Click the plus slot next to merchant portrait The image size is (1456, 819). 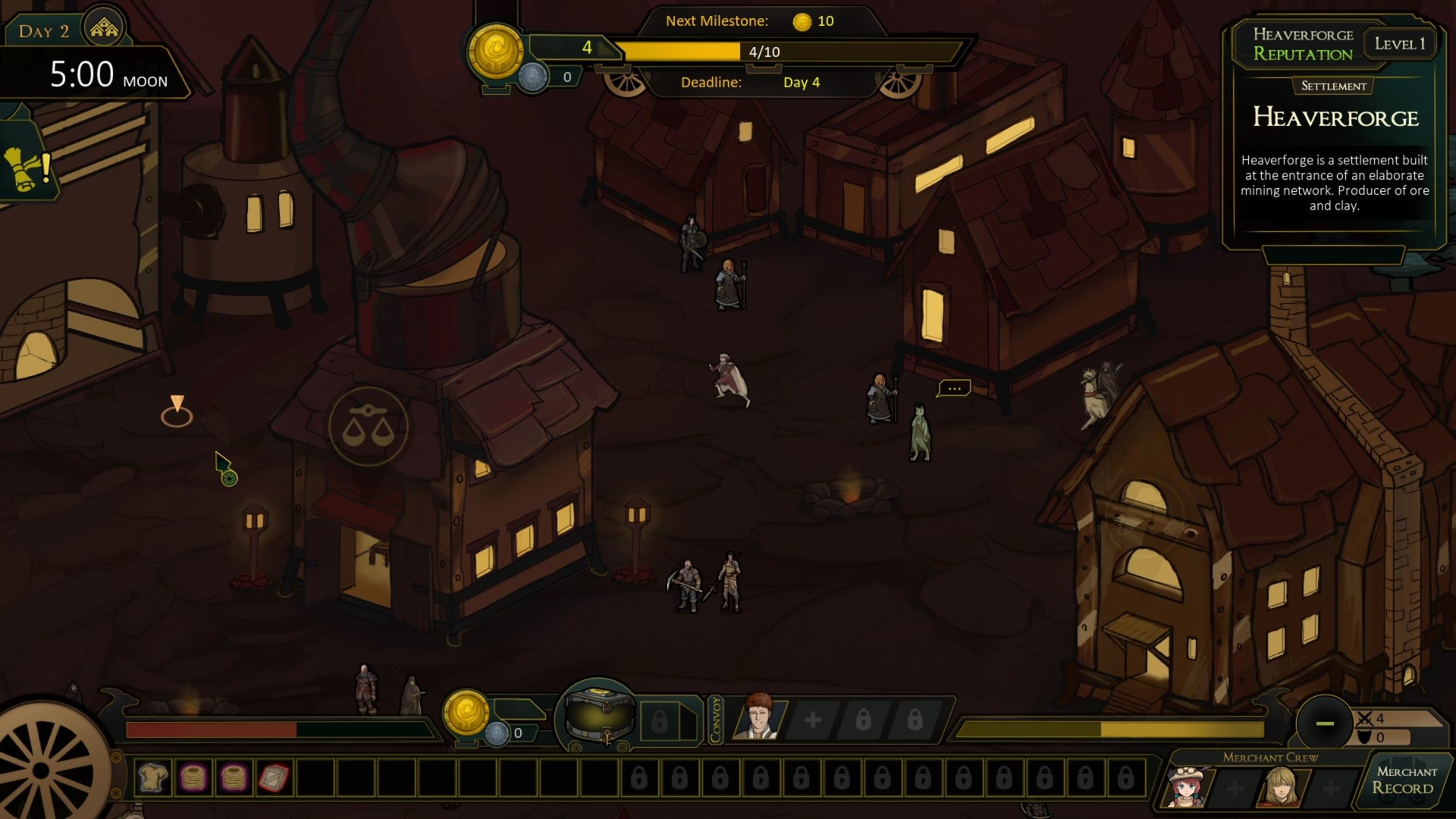click(x=813, y=720)
